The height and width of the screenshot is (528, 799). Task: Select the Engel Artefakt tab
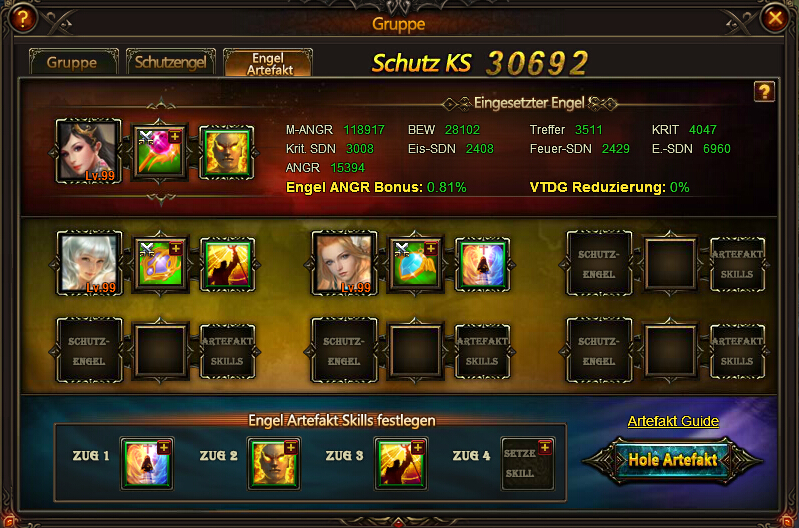[267, 62]
